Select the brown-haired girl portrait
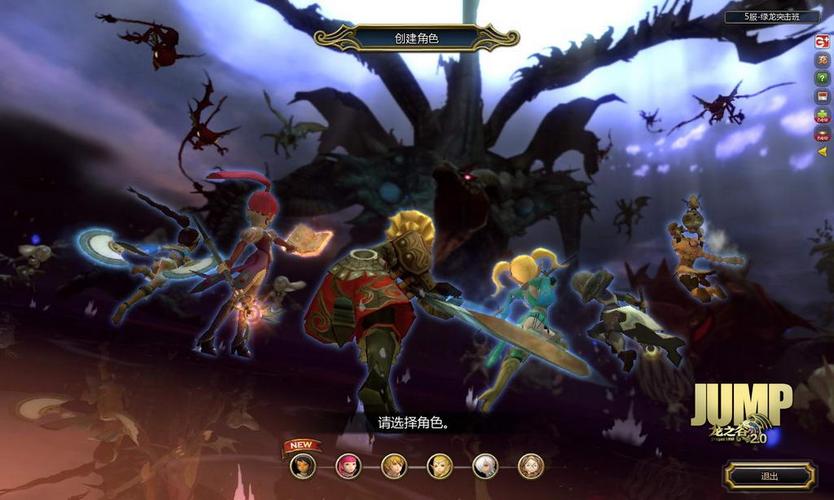This screenshot has width=834, height=500. [531, 465]
